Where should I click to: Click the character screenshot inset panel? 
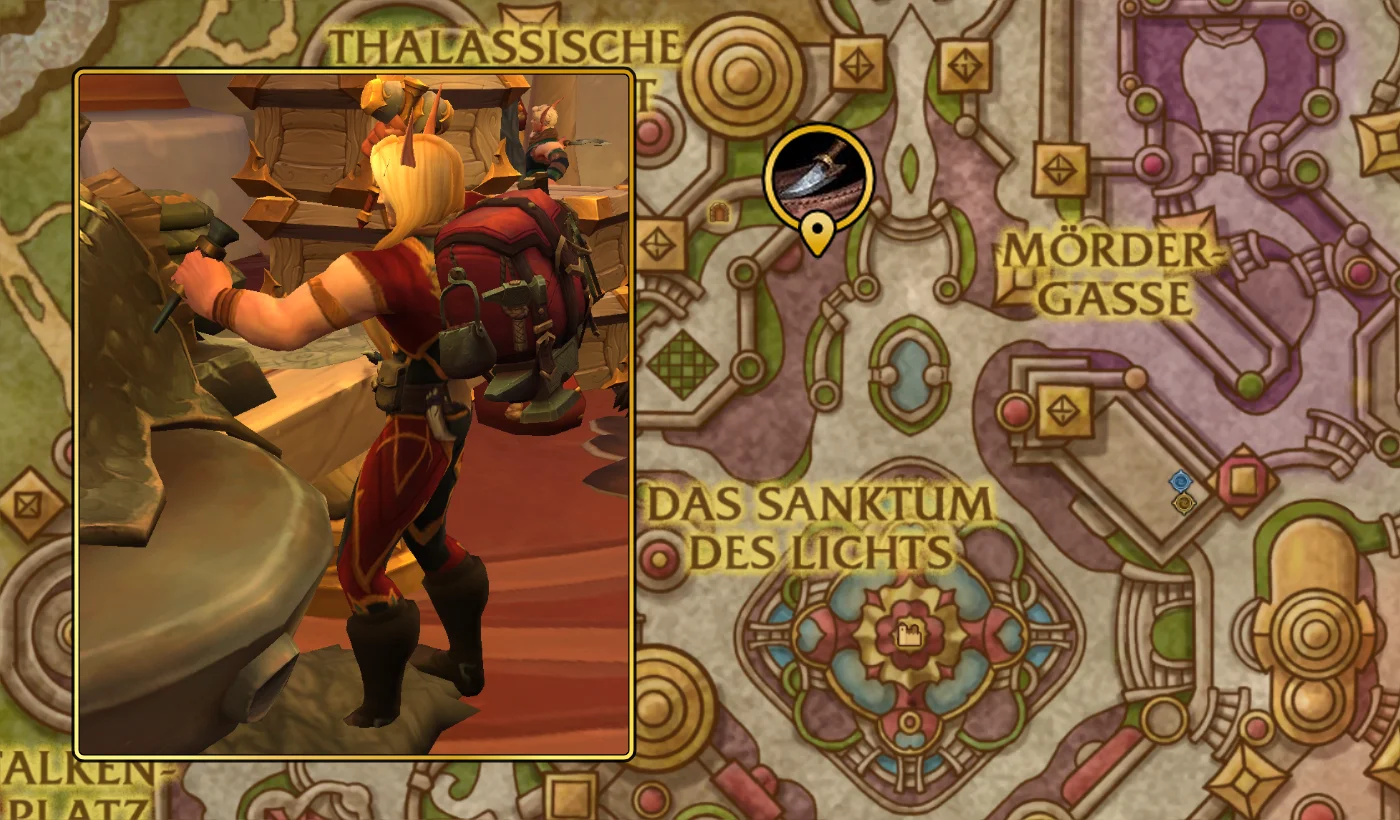tap(355, 410)
